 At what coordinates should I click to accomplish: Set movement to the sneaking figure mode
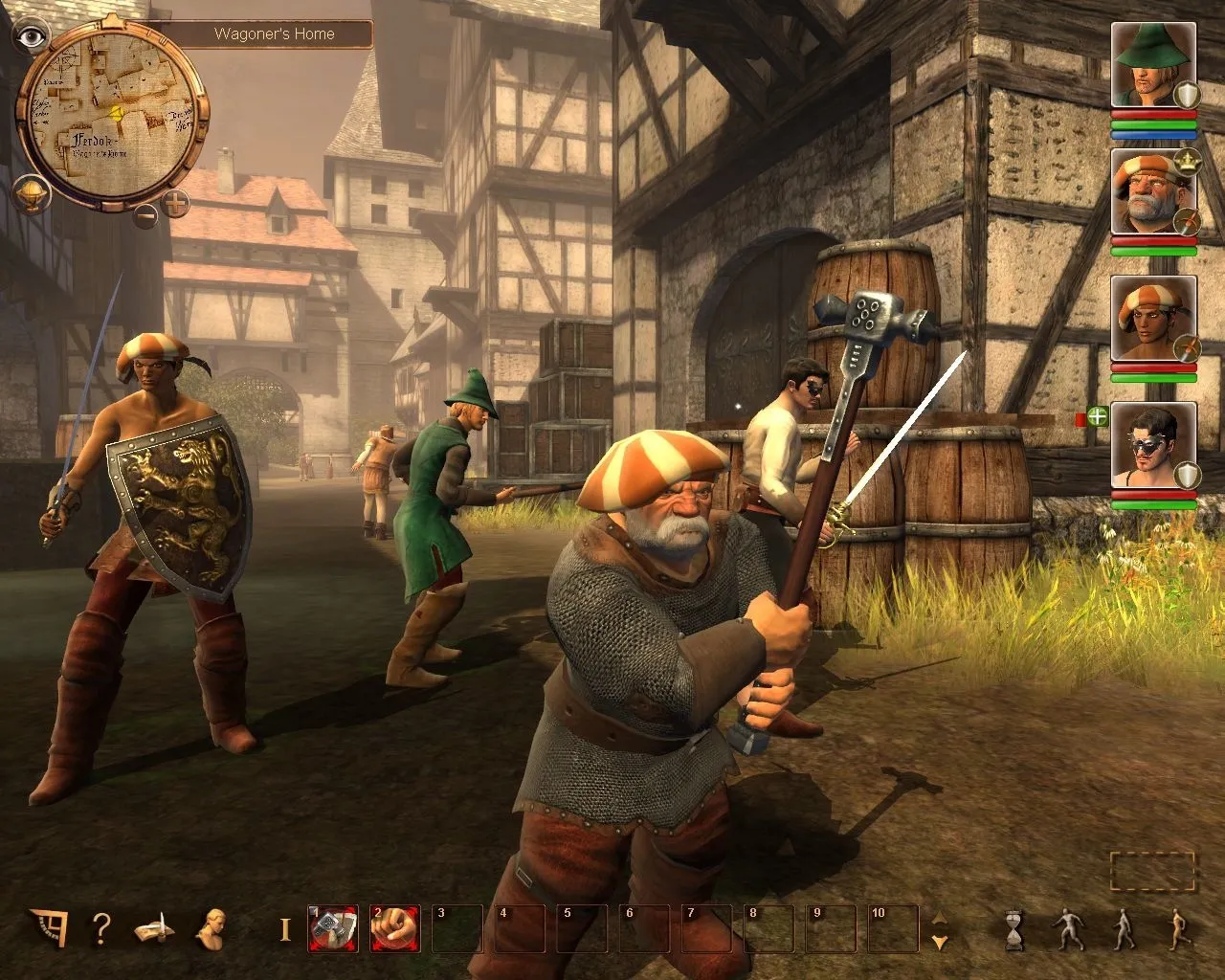(1068, 929)
